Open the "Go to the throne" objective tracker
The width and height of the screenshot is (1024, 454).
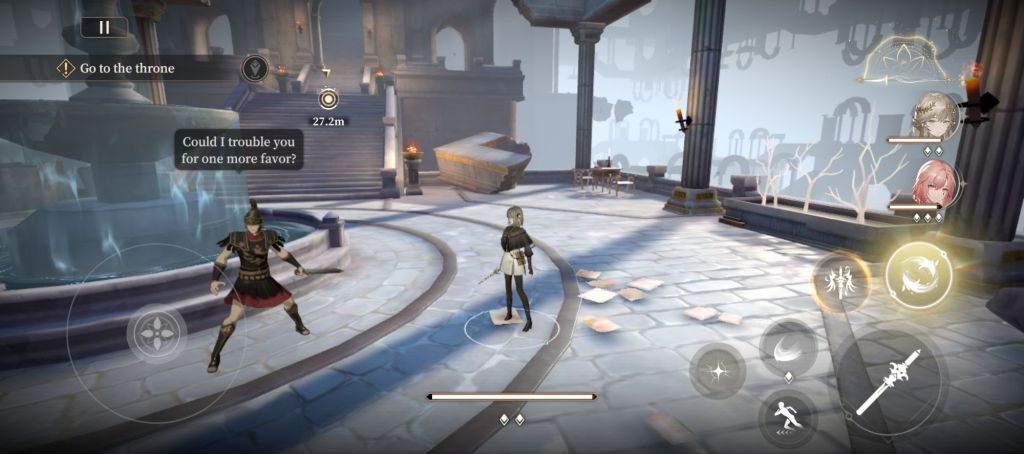click(126, 68)
